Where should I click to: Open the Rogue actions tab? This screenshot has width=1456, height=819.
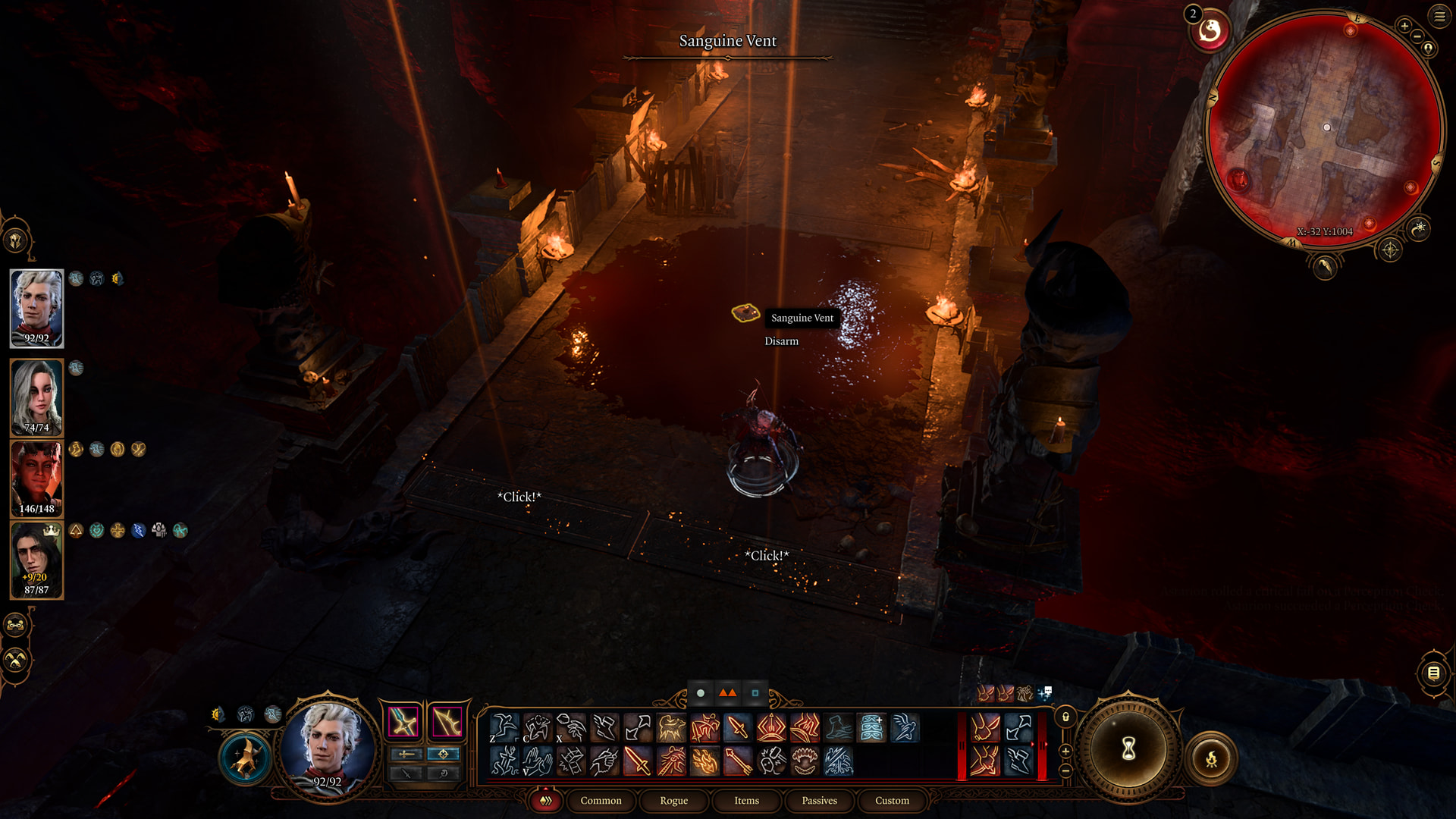(673, 801)
